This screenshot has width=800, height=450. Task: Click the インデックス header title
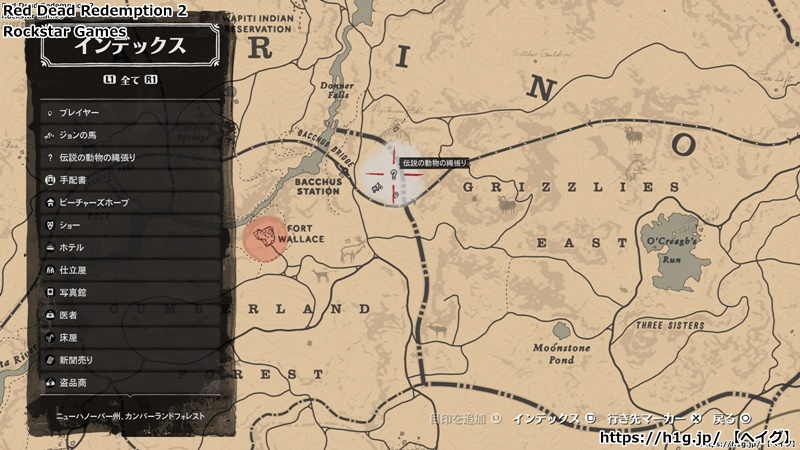click(131, 47)
